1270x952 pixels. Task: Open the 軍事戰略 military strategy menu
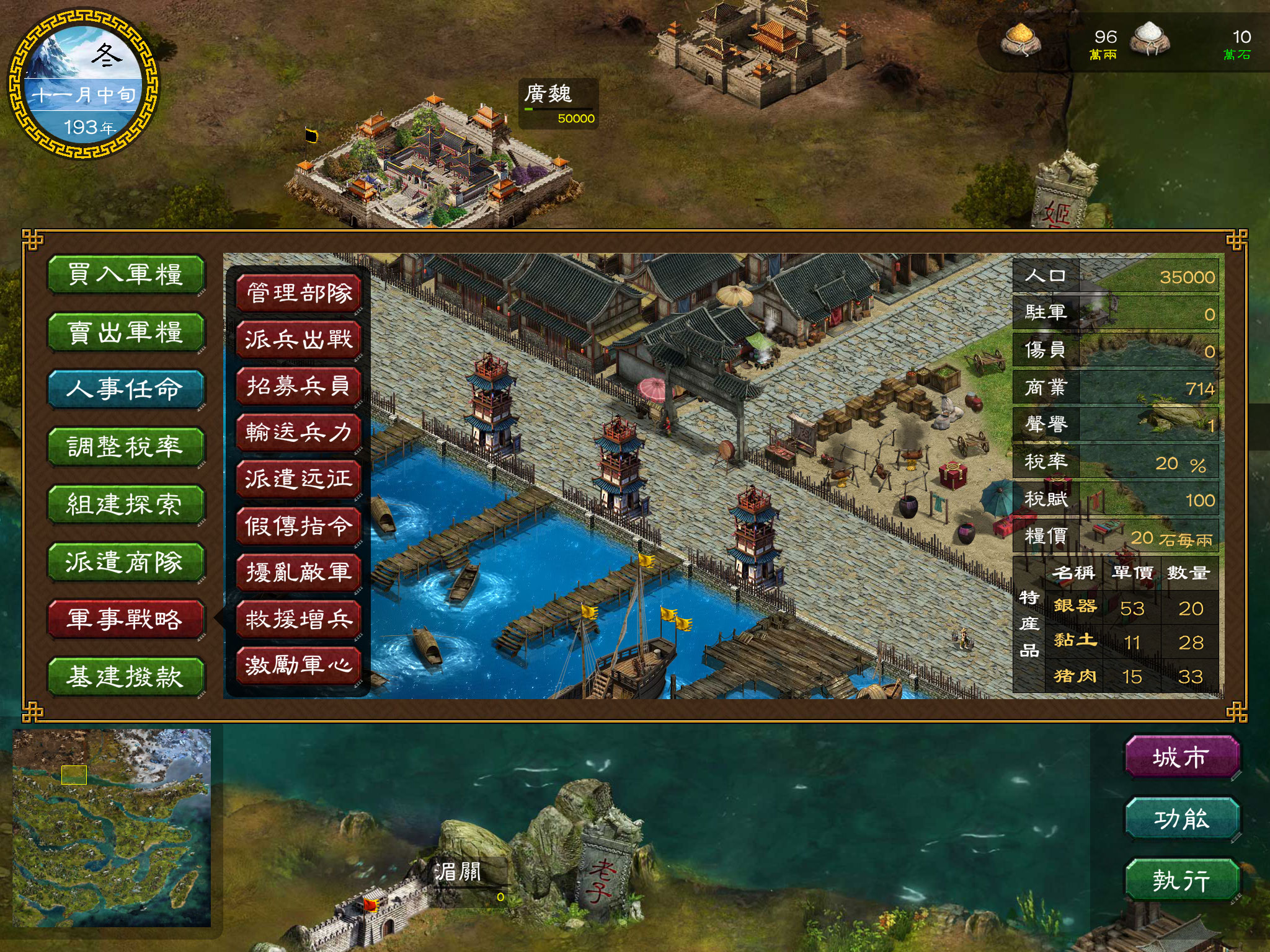click(126, 619)
